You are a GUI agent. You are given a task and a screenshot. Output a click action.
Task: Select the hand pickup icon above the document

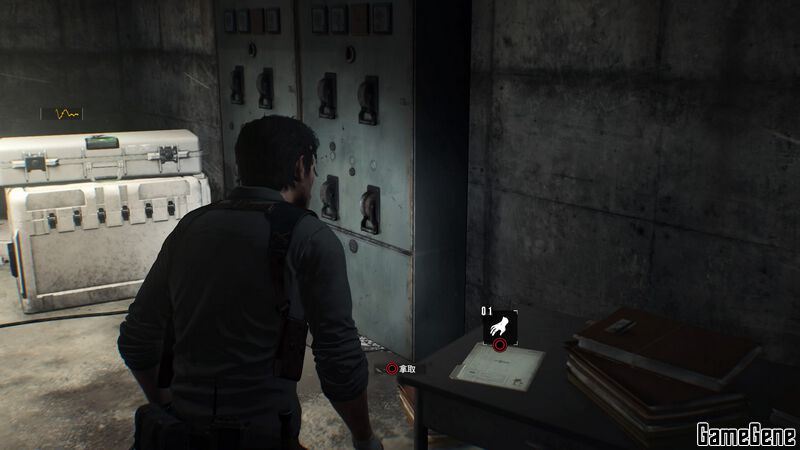499,328
